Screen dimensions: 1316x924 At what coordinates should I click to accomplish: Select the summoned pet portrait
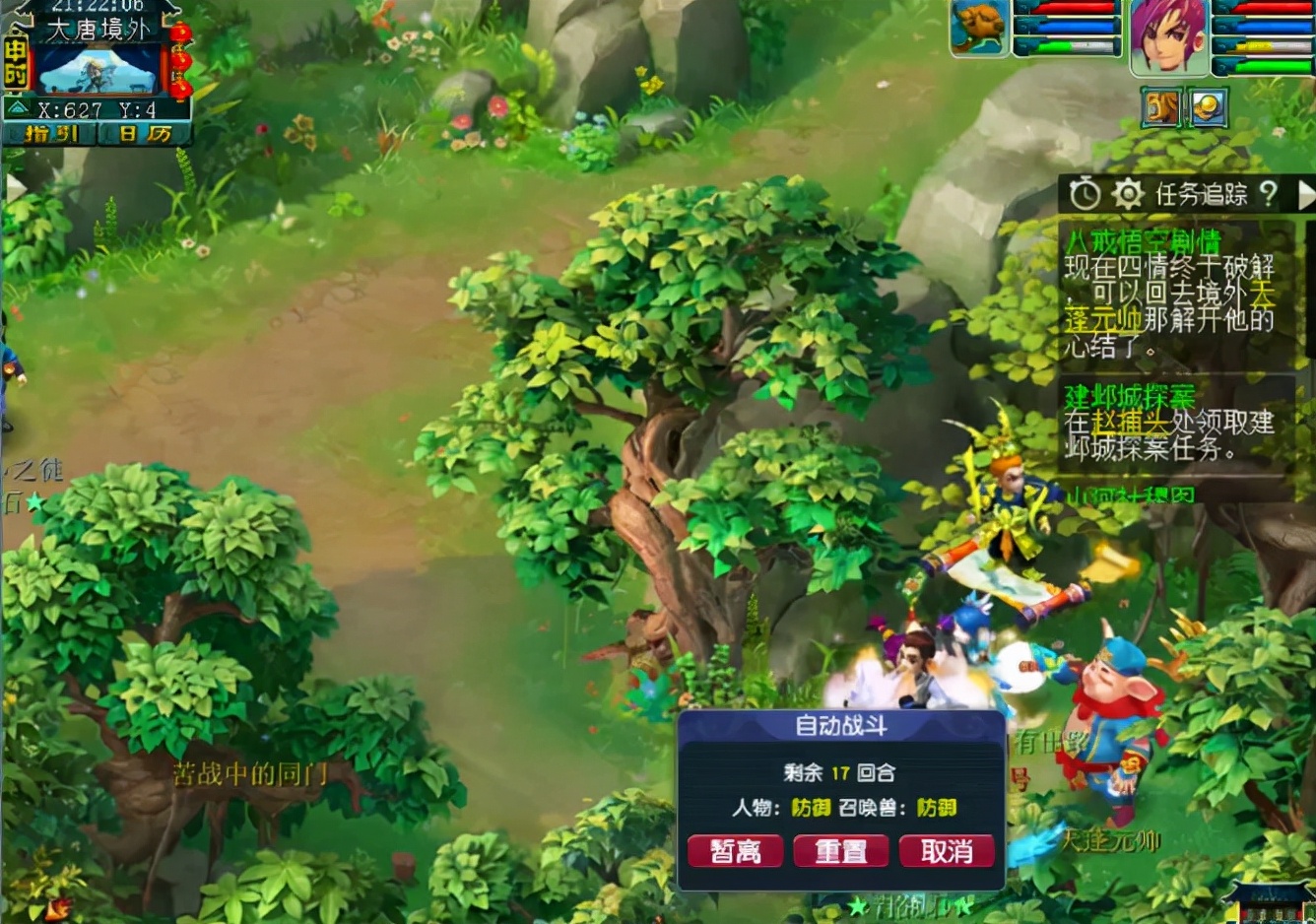tap(979, 28)
